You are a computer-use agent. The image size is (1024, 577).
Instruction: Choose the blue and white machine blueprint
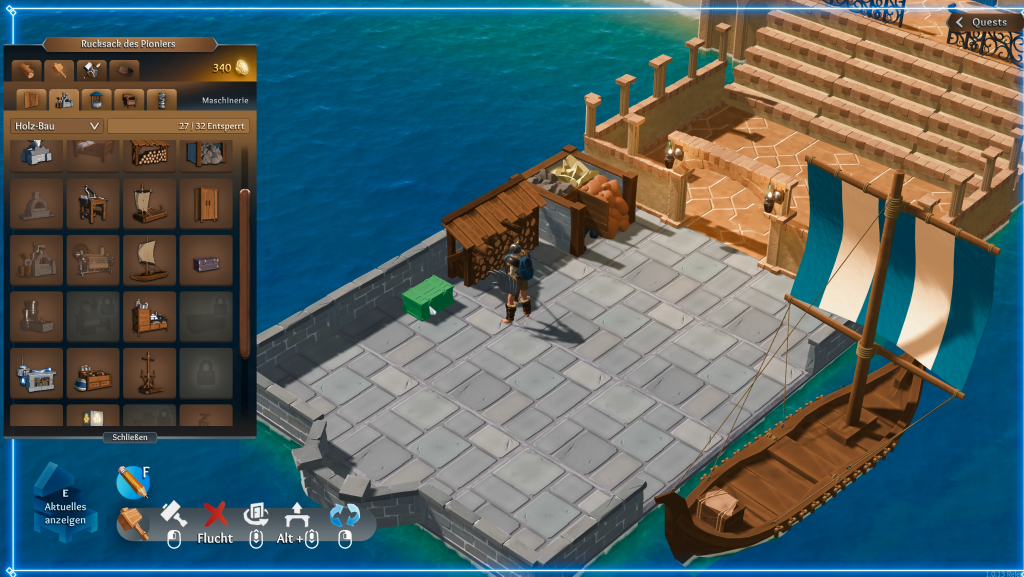click(x=37, y=374)
